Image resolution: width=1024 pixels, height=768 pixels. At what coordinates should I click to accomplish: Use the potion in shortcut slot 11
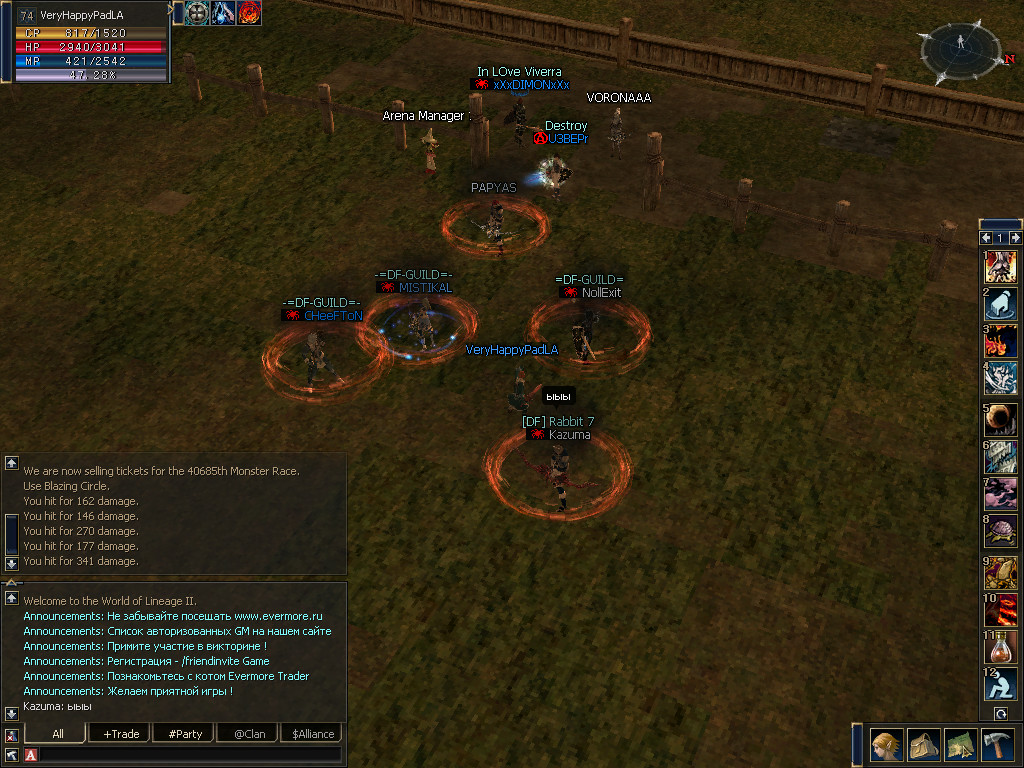pos(1001,646)
